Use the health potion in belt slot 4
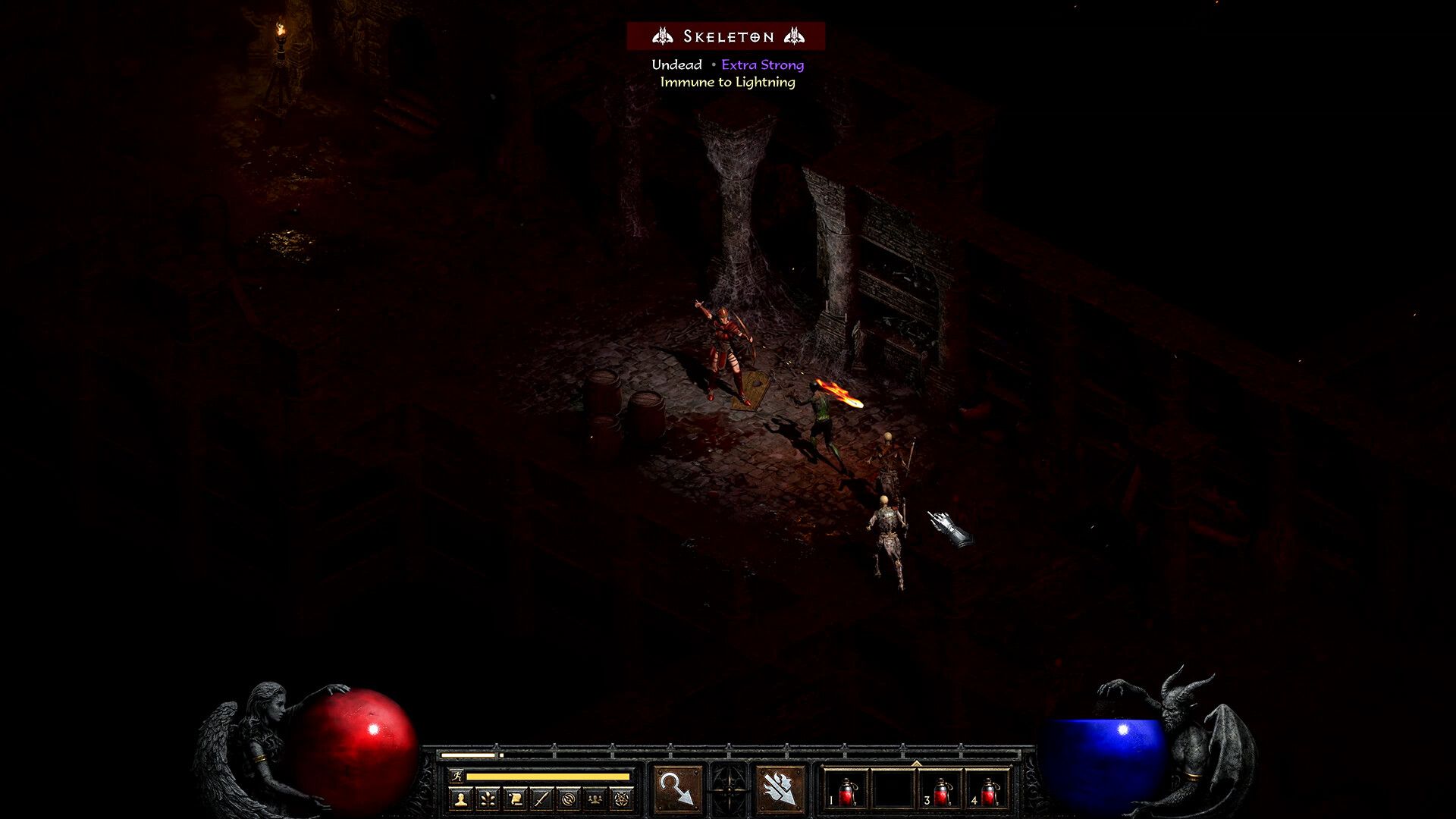Screen dimensions: 1456x819 coord(988,792)
